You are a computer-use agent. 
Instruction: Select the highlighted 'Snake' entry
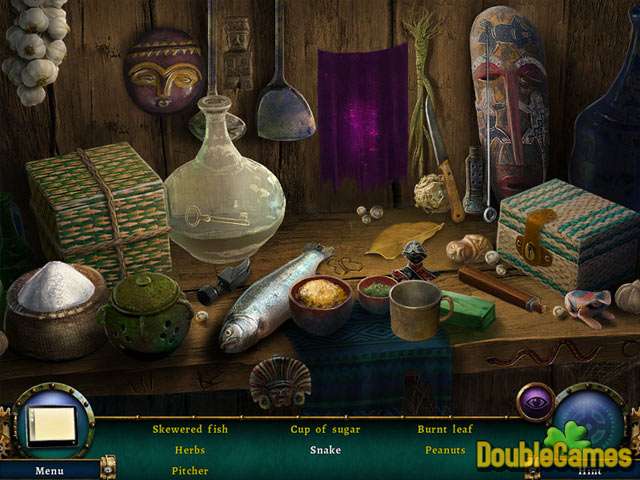[x=325, y=450]
